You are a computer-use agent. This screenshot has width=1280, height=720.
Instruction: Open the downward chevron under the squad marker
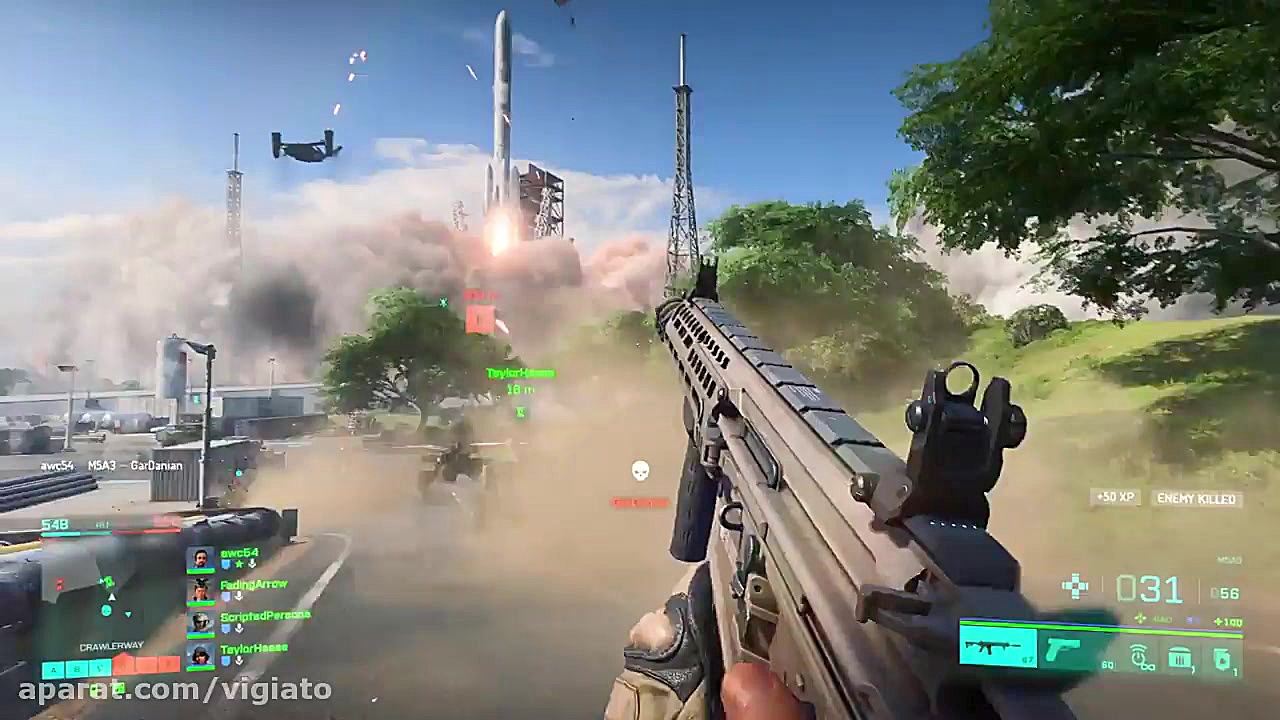tap(128, 614)
